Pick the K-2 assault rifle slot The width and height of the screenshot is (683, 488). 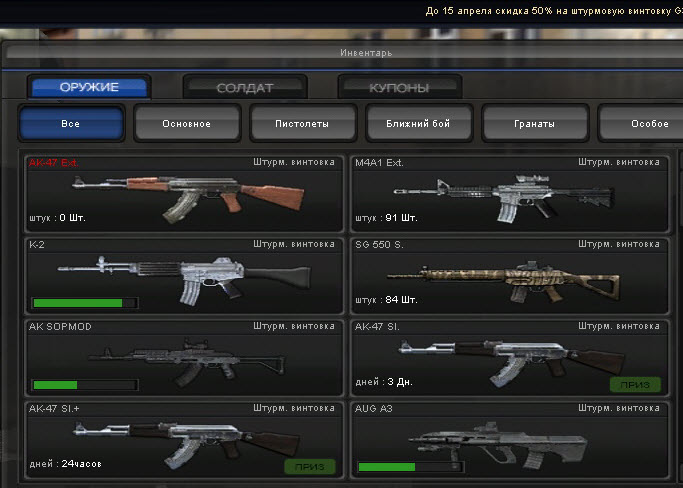click(x=182, y=275)
